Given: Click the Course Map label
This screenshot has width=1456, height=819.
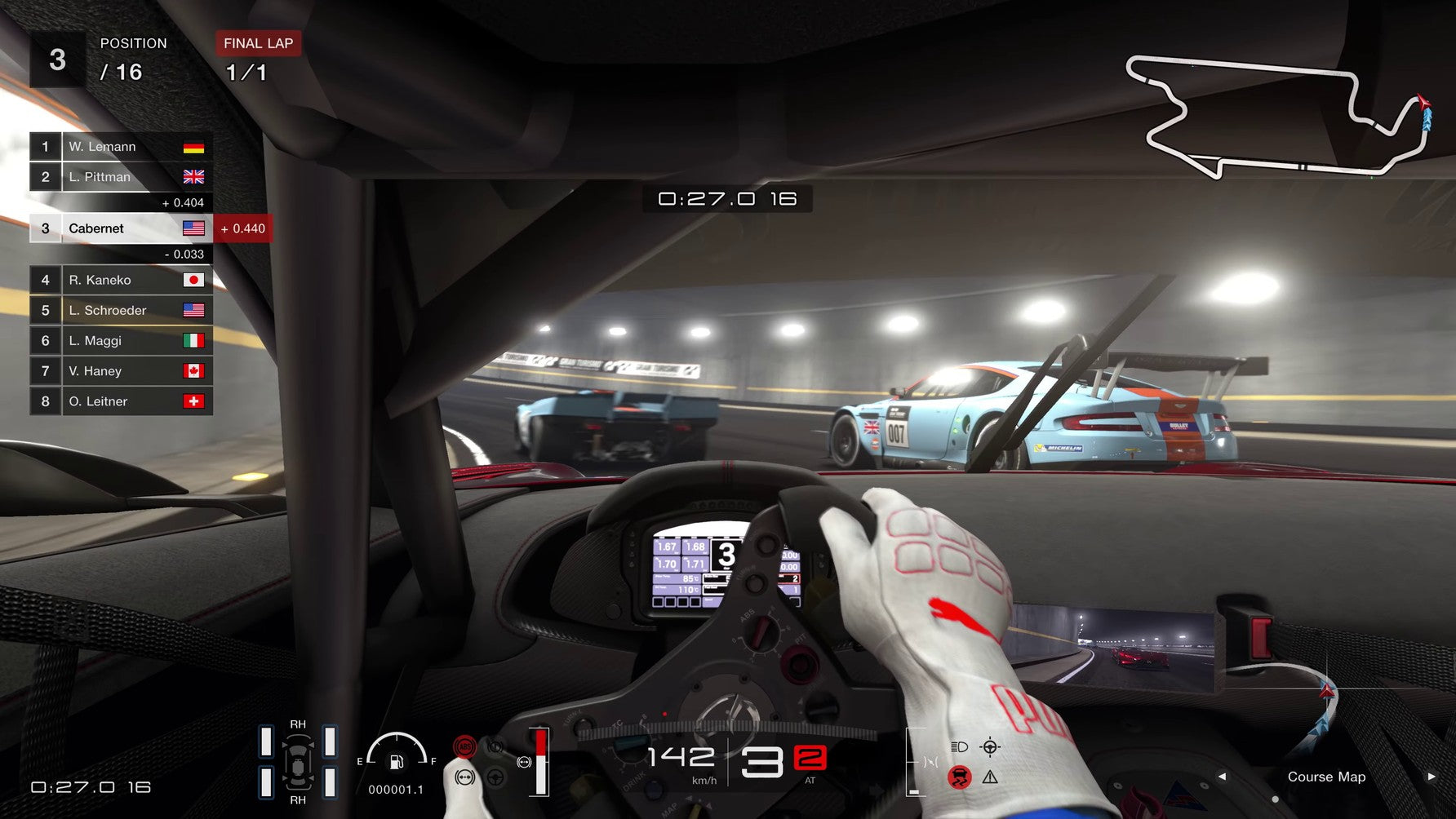Looking at the screenshot, I should coord(1326,777).
